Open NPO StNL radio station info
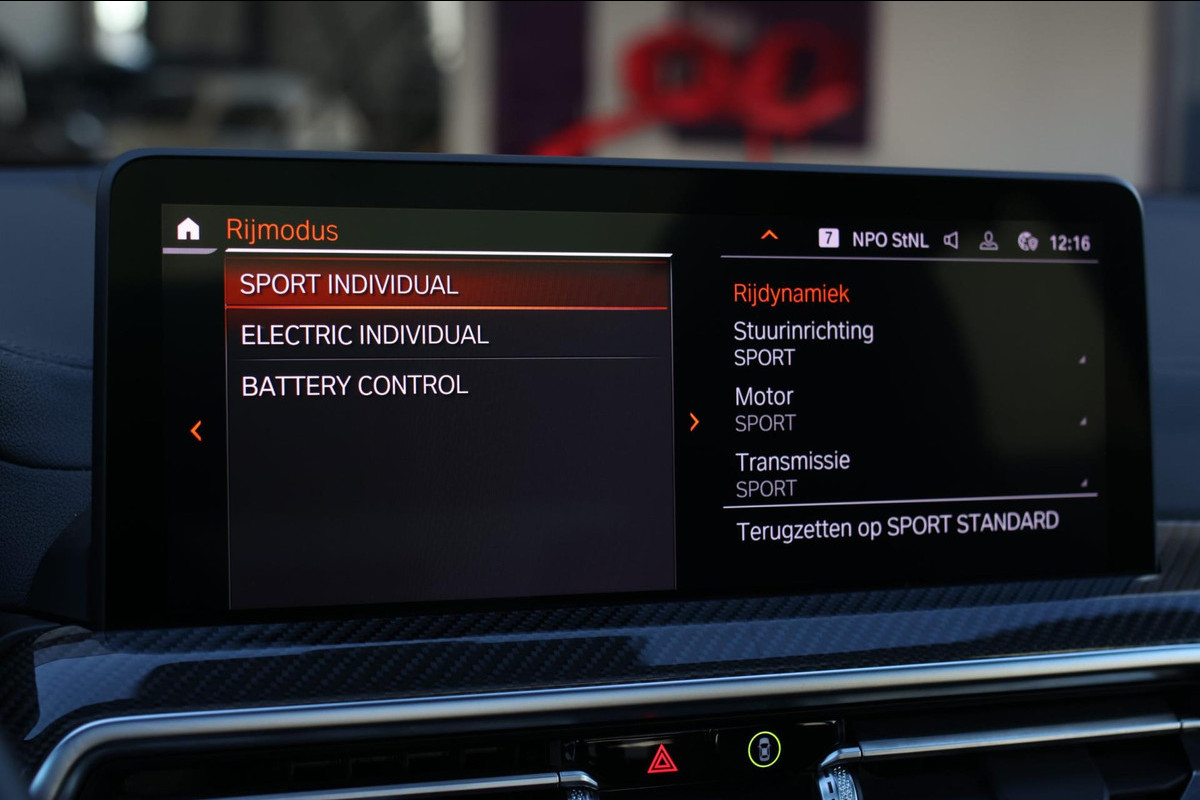The image size is (1200, 800). click(889, 240)
